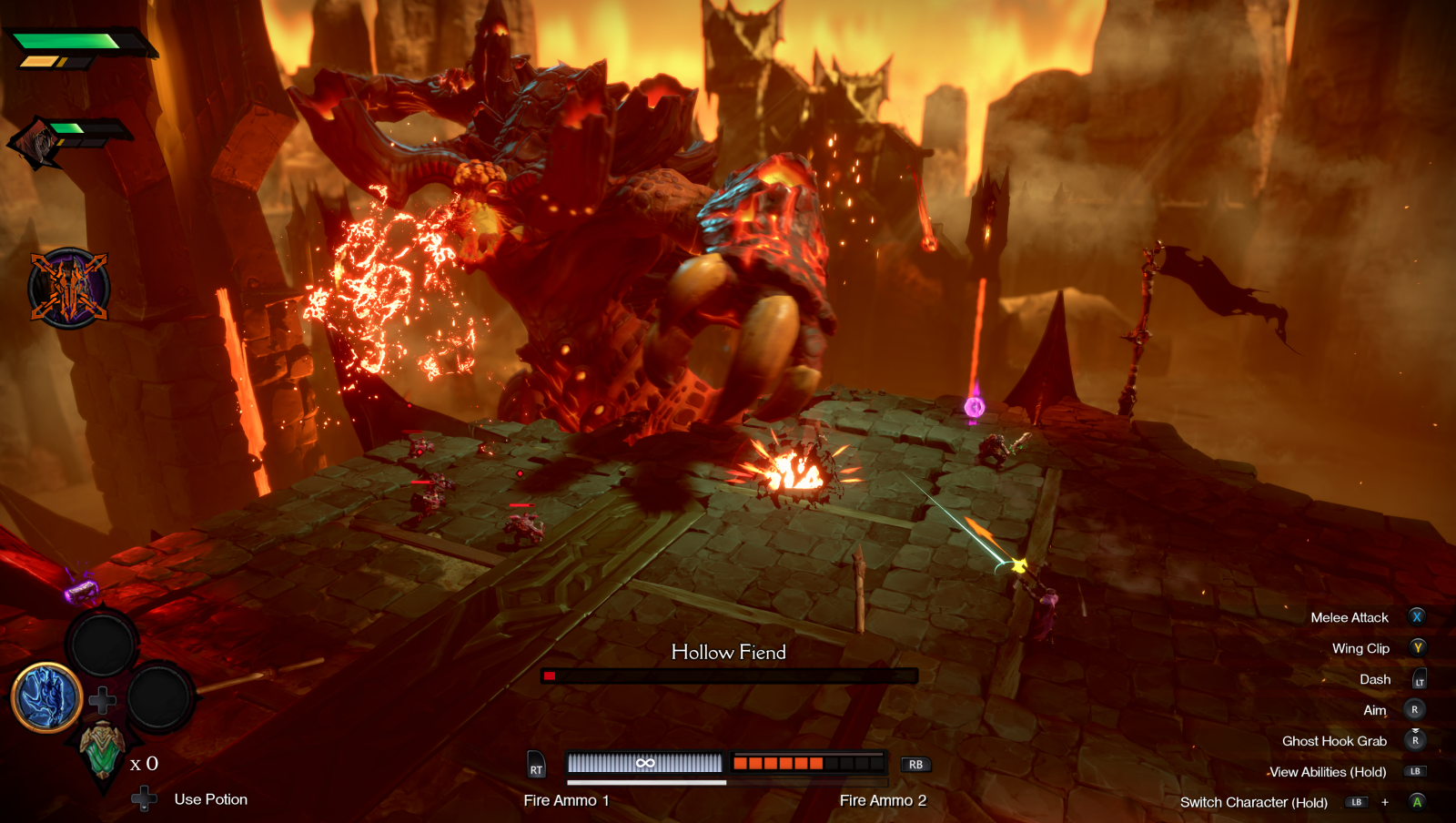Click the Ghost Hook Grab action
This screenshot has height=823, width=1456.
coord(1334,741)
